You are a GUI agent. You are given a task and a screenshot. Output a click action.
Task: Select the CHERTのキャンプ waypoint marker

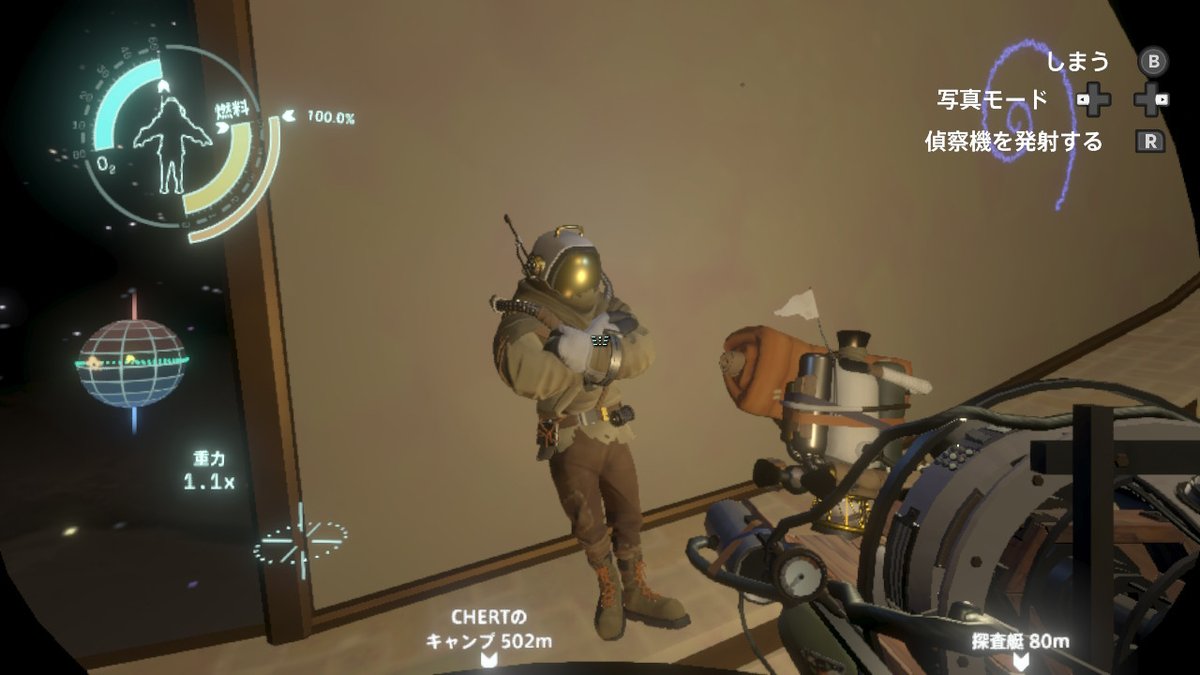(488, 660)
